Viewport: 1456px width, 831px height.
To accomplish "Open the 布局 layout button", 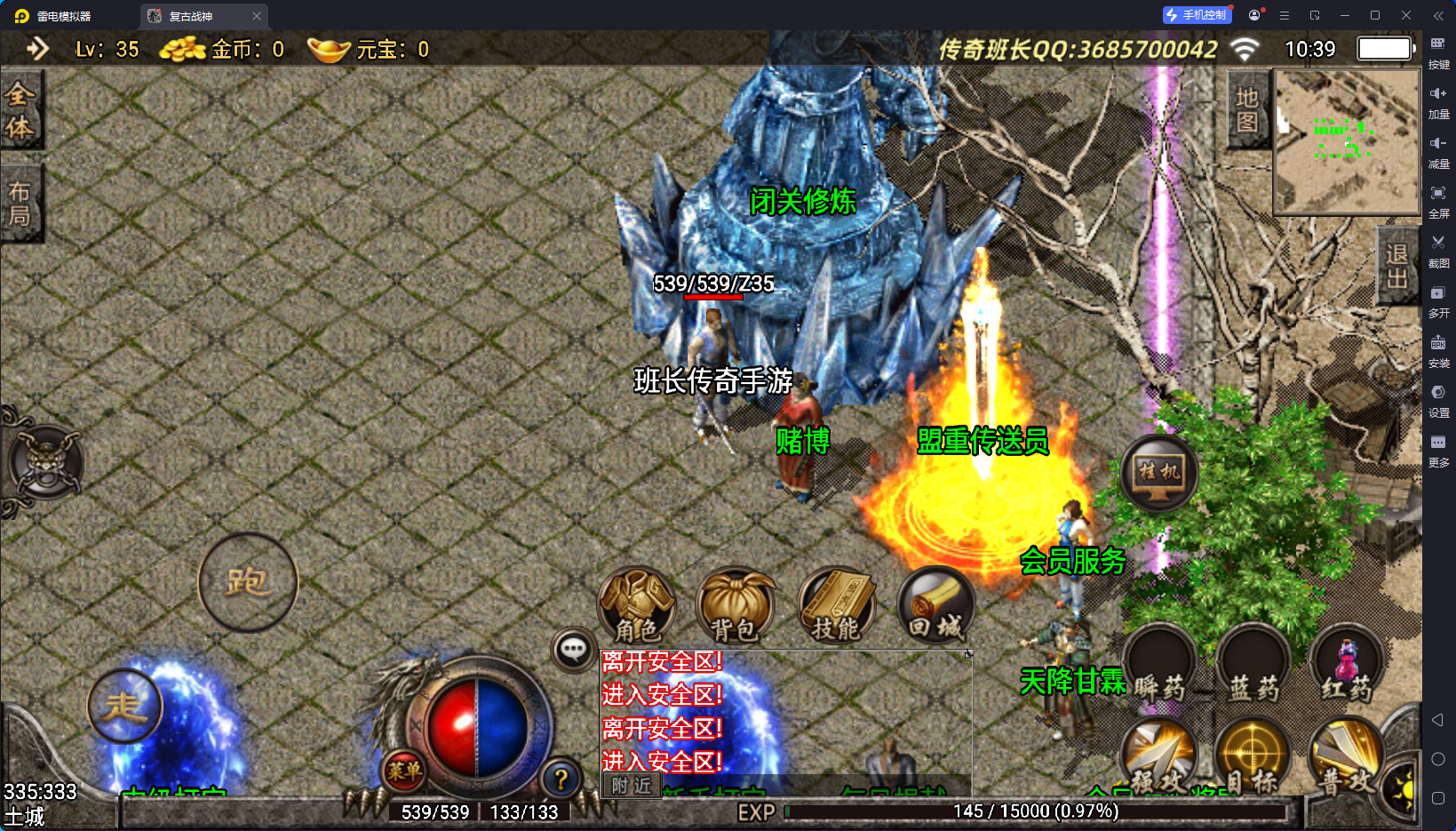I will click(20, 204).
